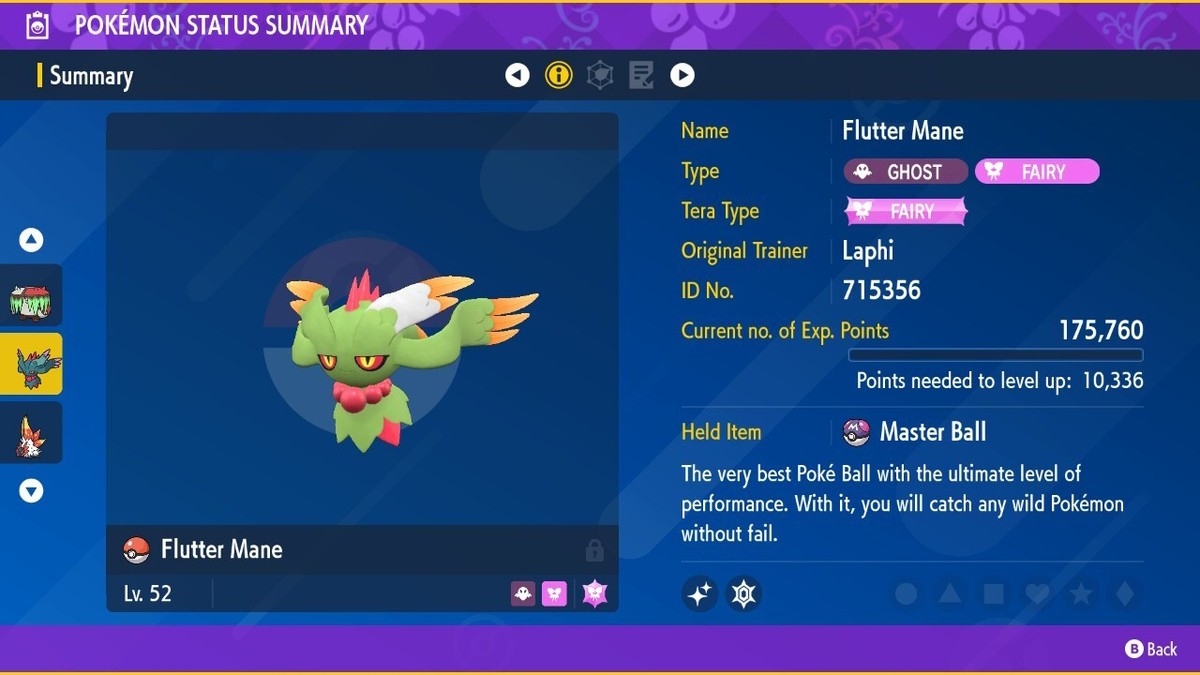Click the Titan mark badge icon

coord(743,594)
